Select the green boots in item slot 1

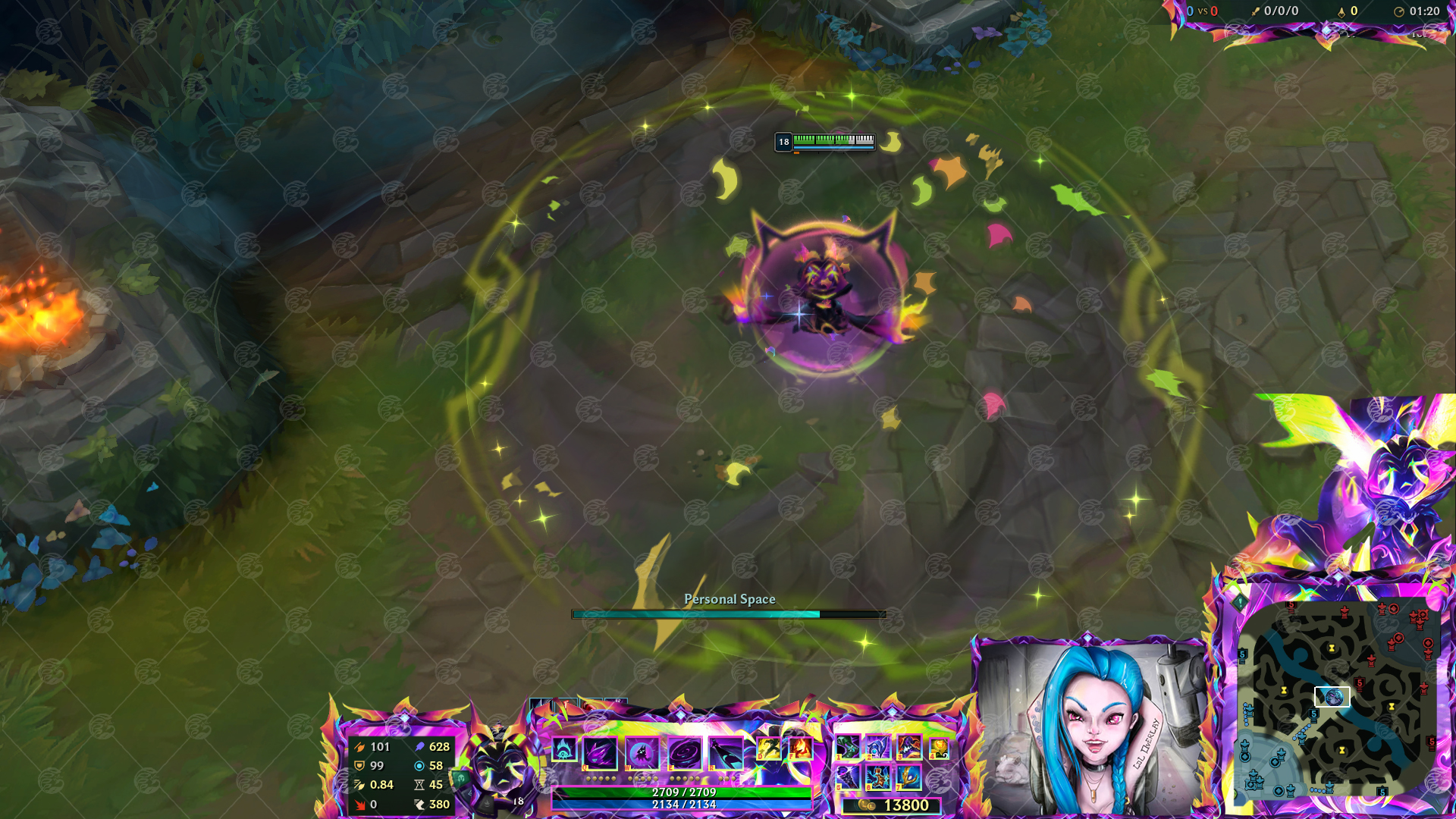847,748
